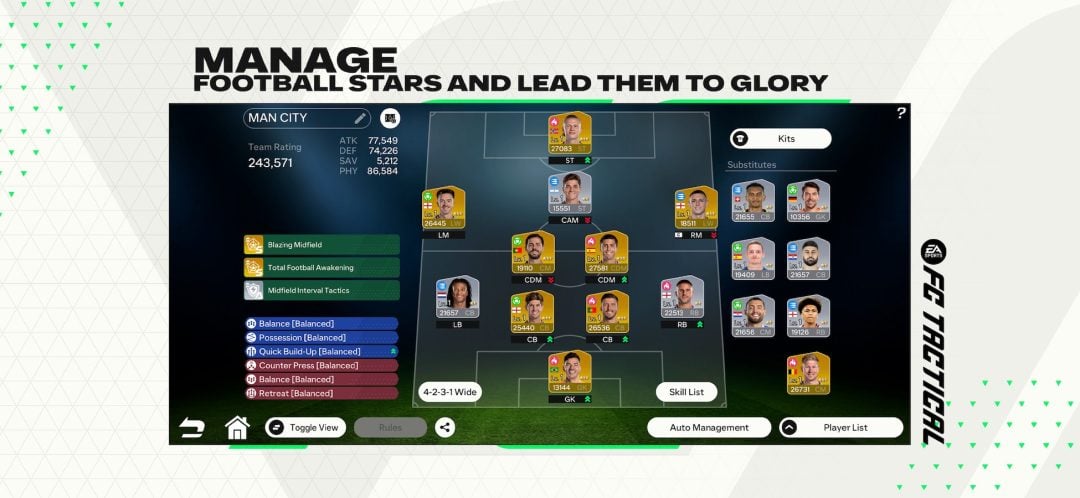Select Counter Press [Balanced] strategy
The image size is (1080, 498).
click(320, 365)
